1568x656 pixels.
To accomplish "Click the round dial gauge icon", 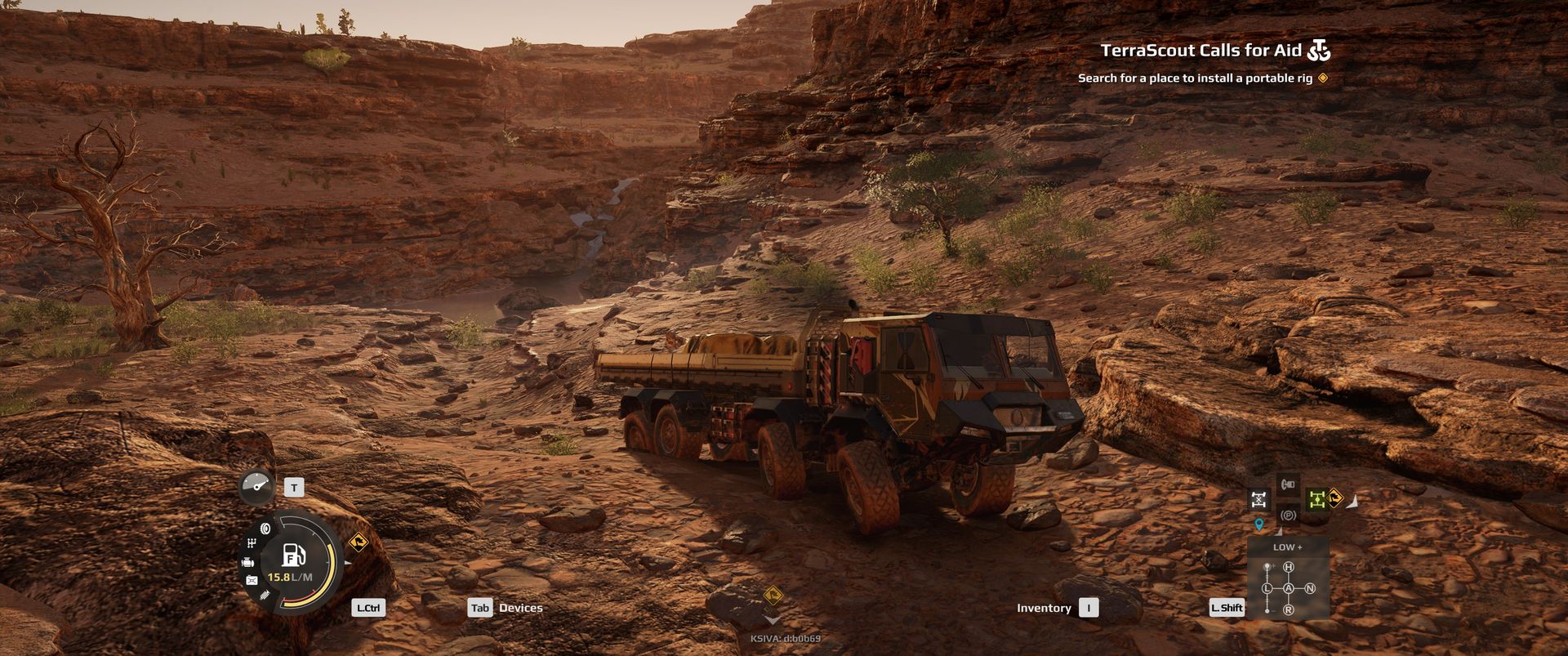I will pyautogui.click(x=257, y=486).
